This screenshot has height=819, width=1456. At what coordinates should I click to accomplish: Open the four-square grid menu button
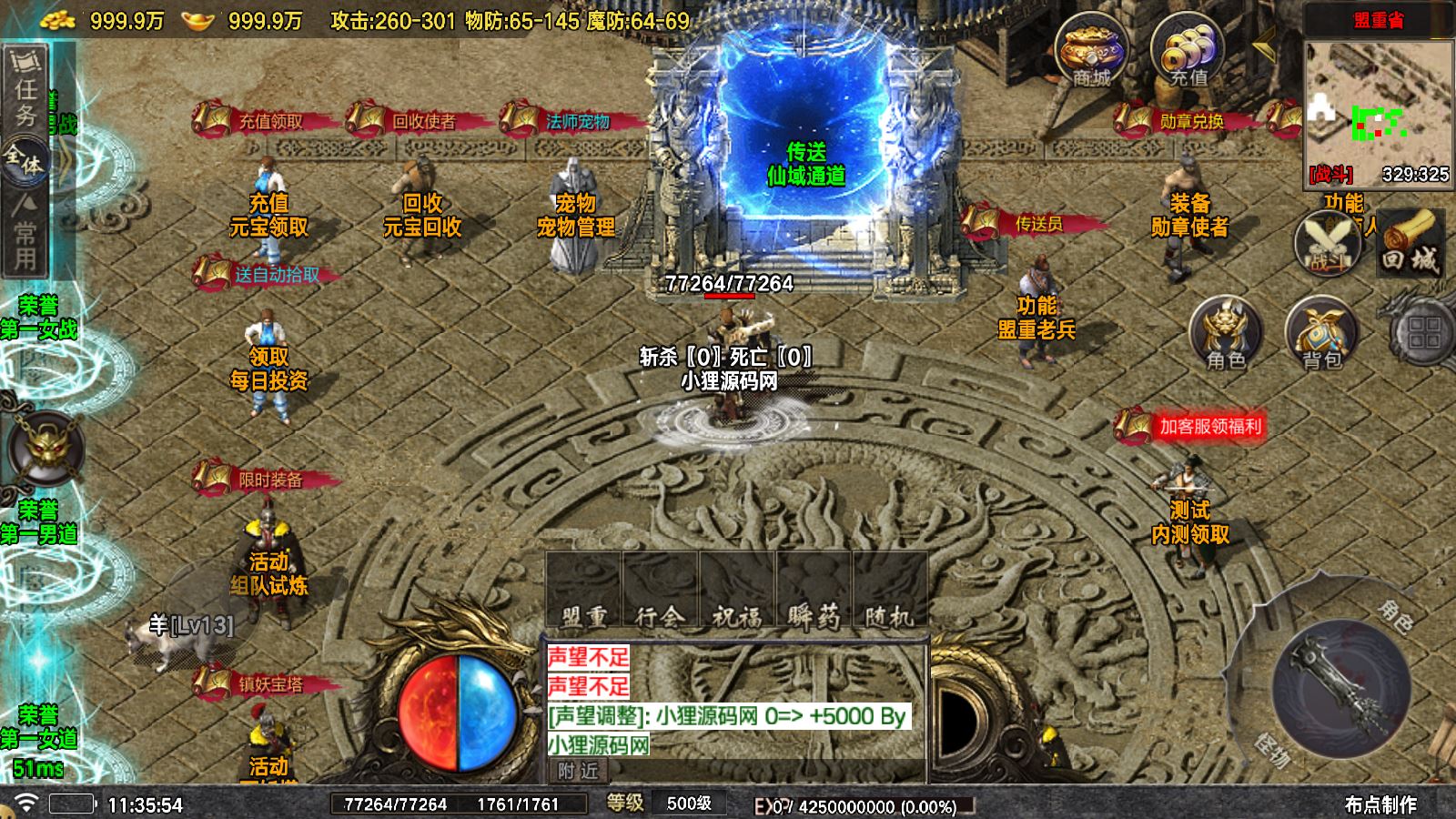[x=1423, y=333]
